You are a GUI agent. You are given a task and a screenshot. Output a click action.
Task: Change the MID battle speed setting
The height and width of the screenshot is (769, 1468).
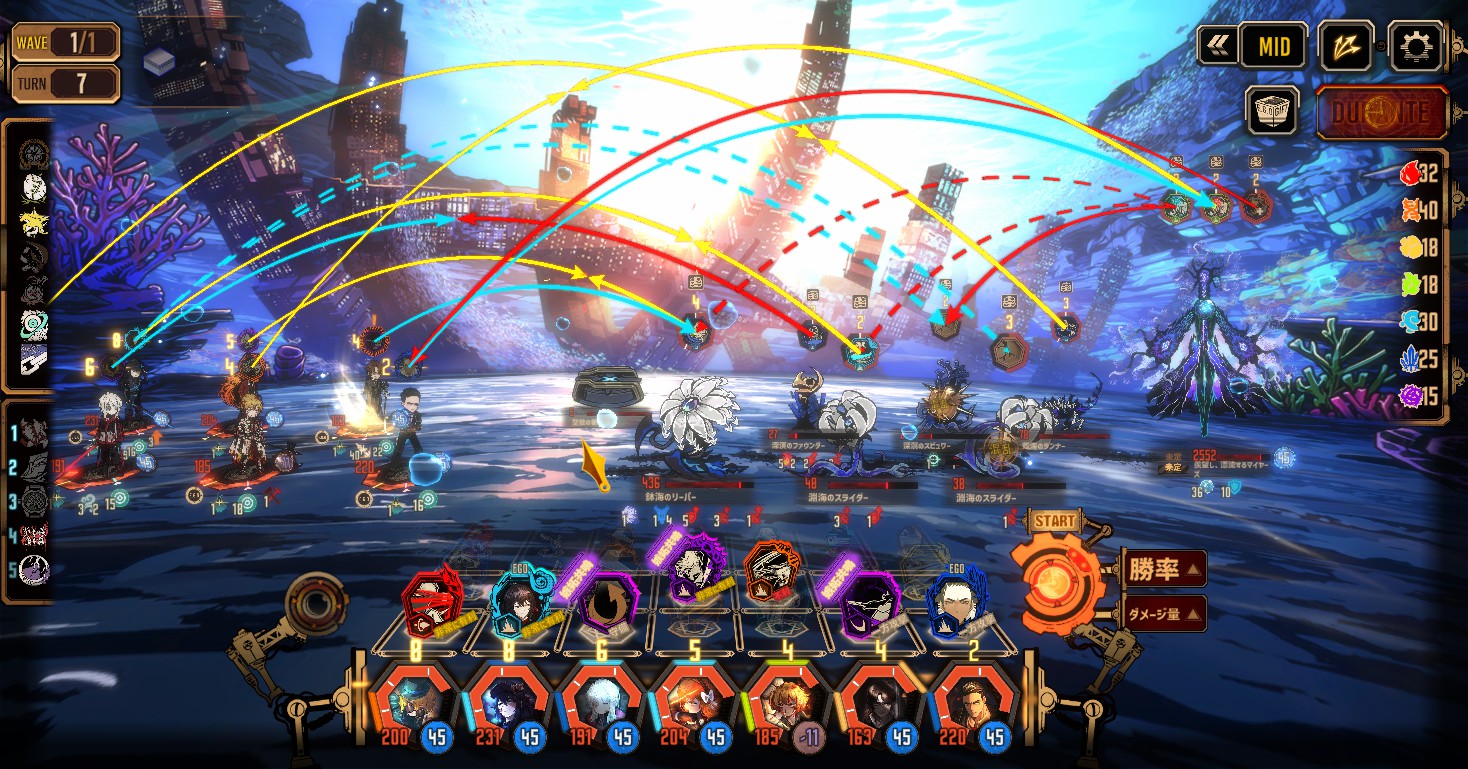point(1274,46)
